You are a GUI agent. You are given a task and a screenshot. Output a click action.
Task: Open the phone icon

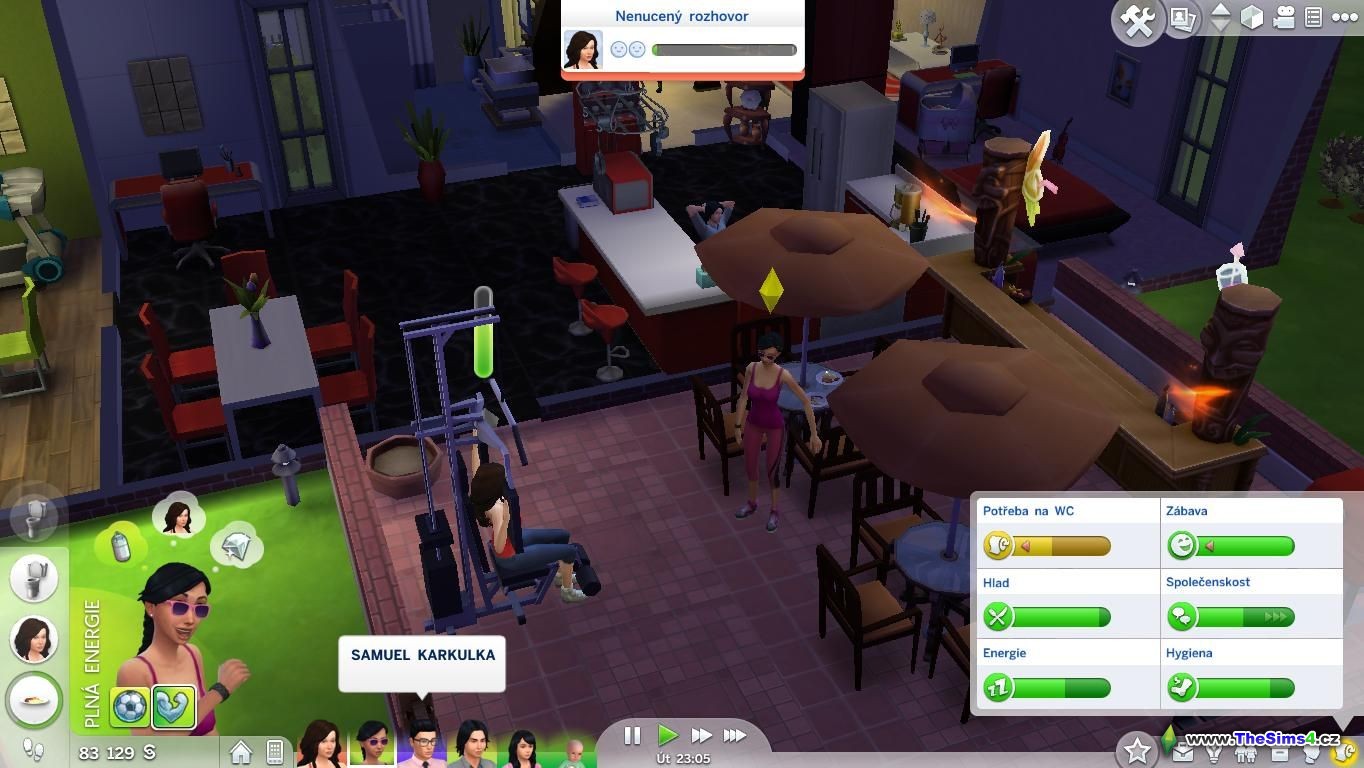(x=275, y=751)
